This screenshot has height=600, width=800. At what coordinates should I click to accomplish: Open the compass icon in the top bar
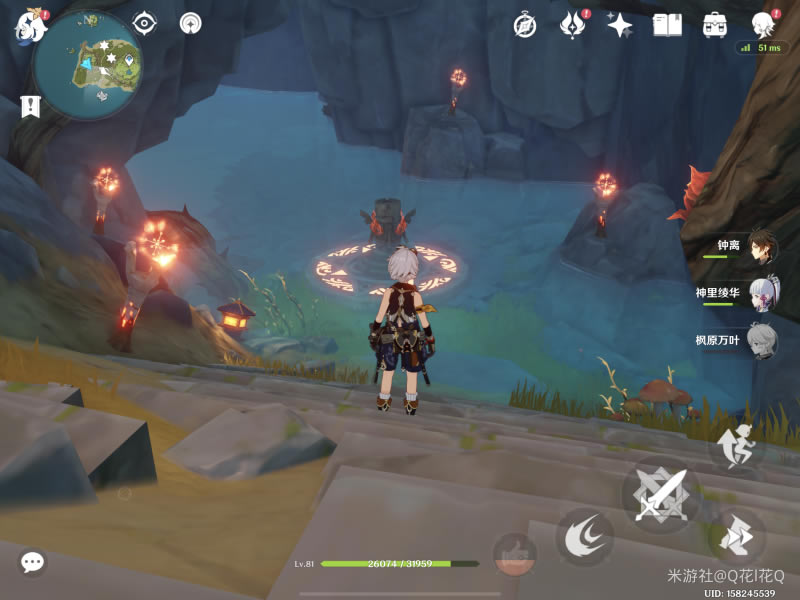(x=525, y=25)
